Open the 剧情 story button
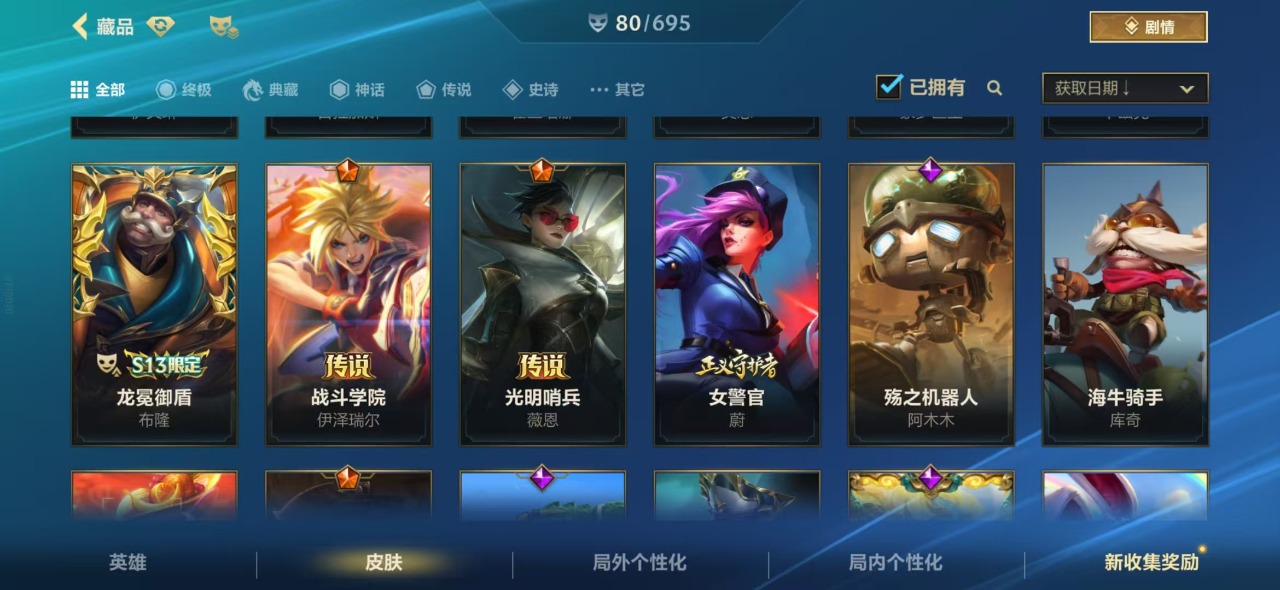Viewport: 1280px width, 590px height. click(x=1148, y=27)
